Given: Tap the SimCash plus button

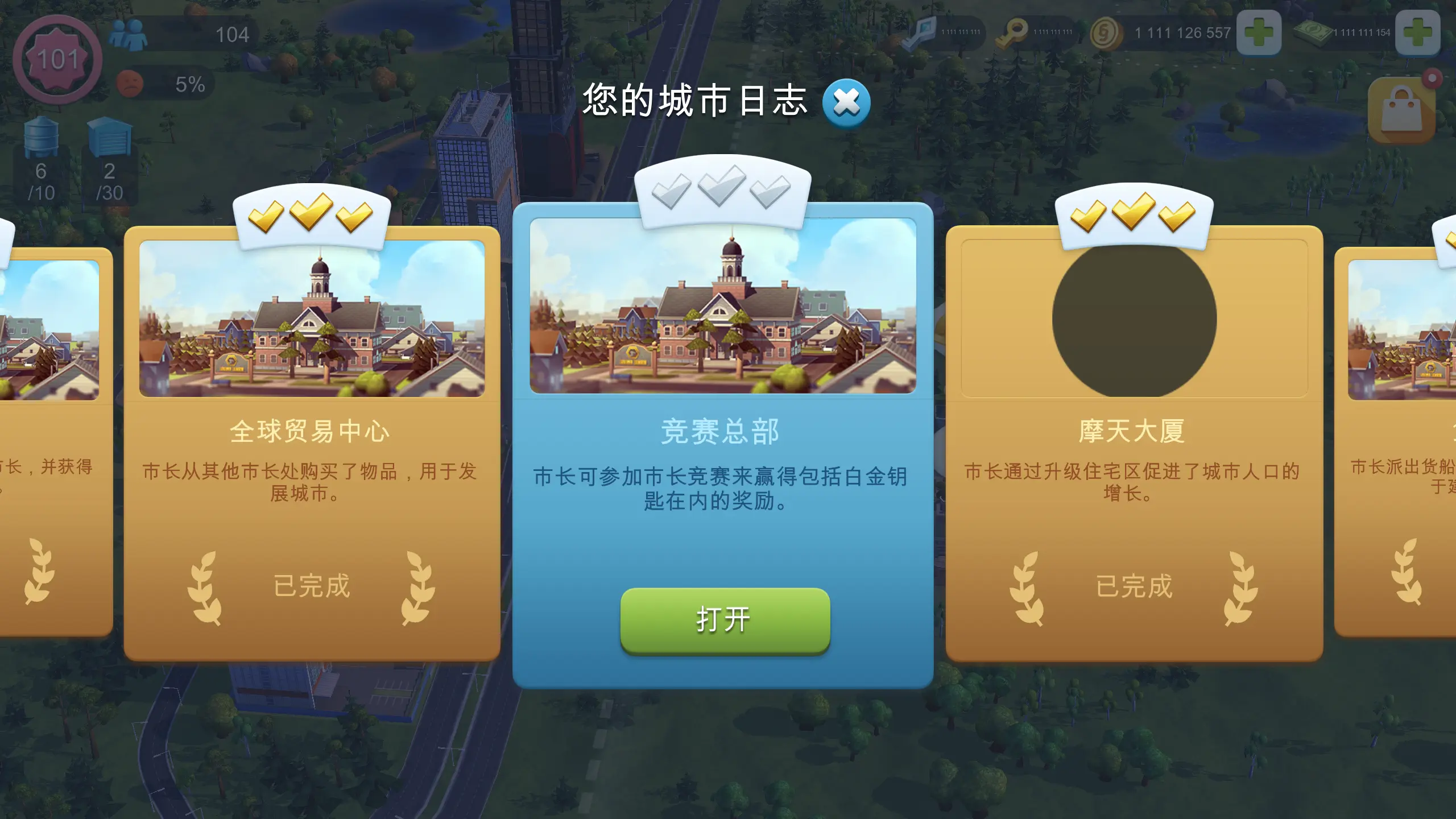Looking at the screenshot, I should (x=1433, y=32).
